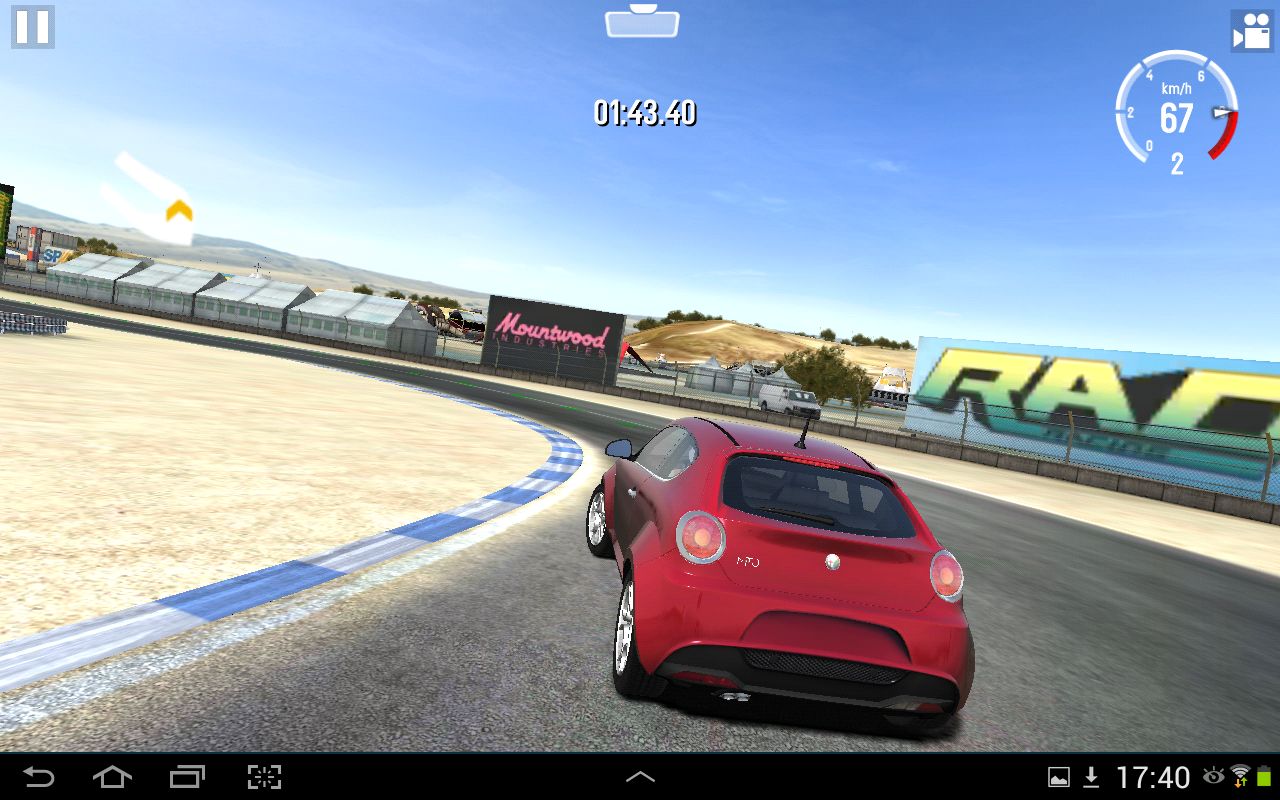The width and height of the screenshot is (1280, 800).
Task: Tap the screenshot image icon in status bar
Action: tap(1059, 777)
